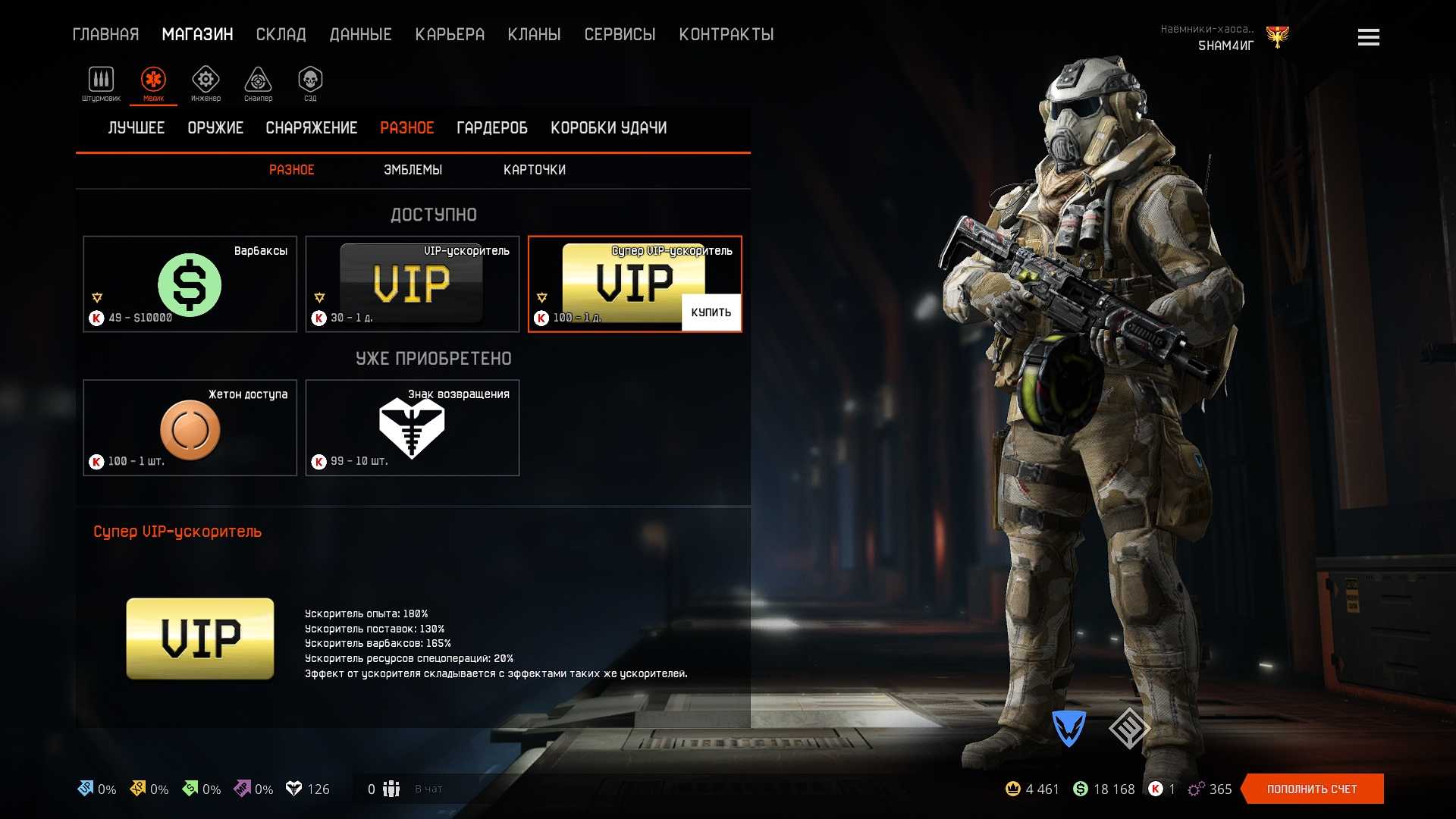Switch to the Оружие shop tab
The width and height of the screenshot is (1456, 819).
(215, 128)
